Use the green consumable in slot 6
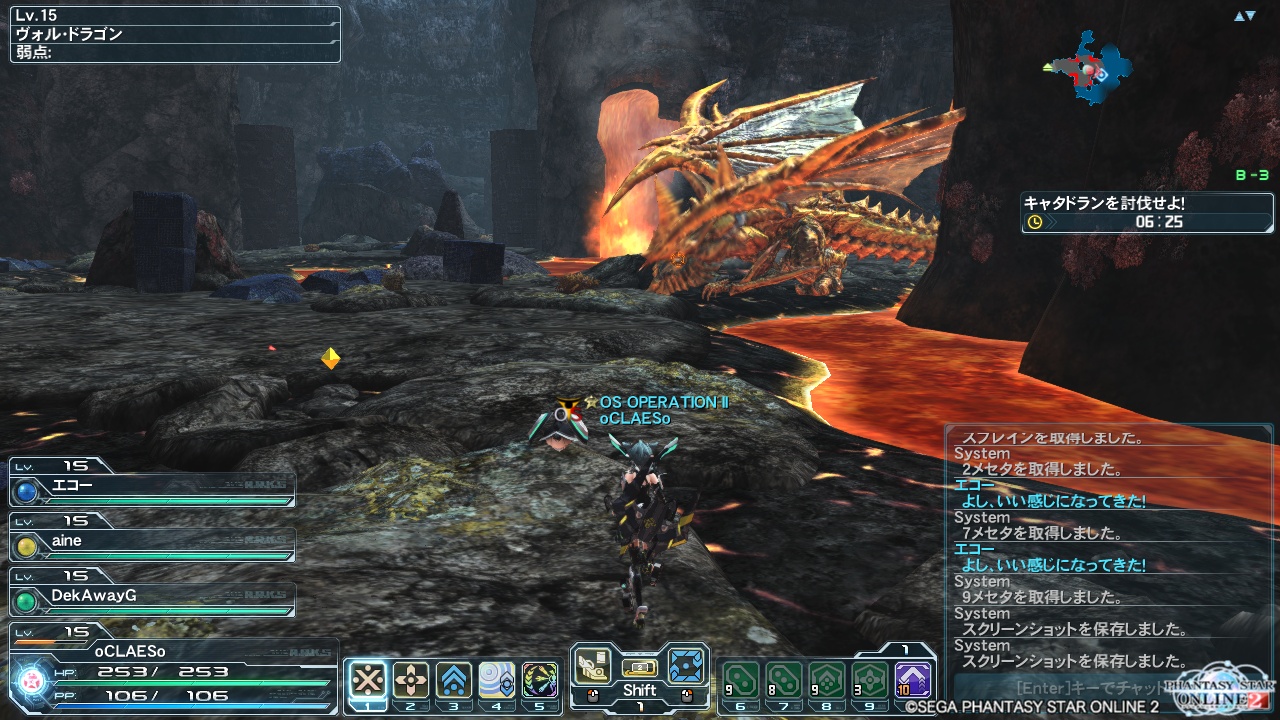 (741, 680)
